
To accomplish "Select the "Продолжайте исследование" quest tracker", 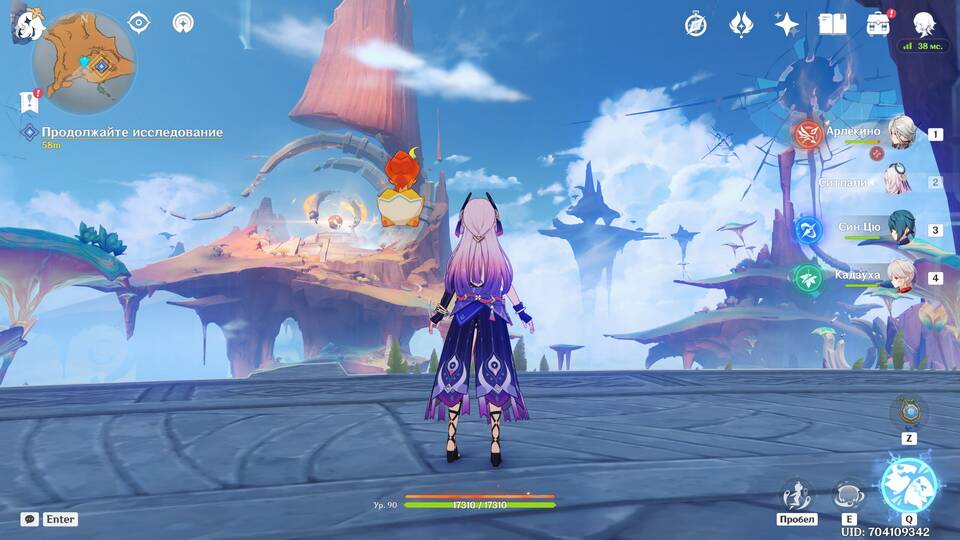I will tap(131, 132).
